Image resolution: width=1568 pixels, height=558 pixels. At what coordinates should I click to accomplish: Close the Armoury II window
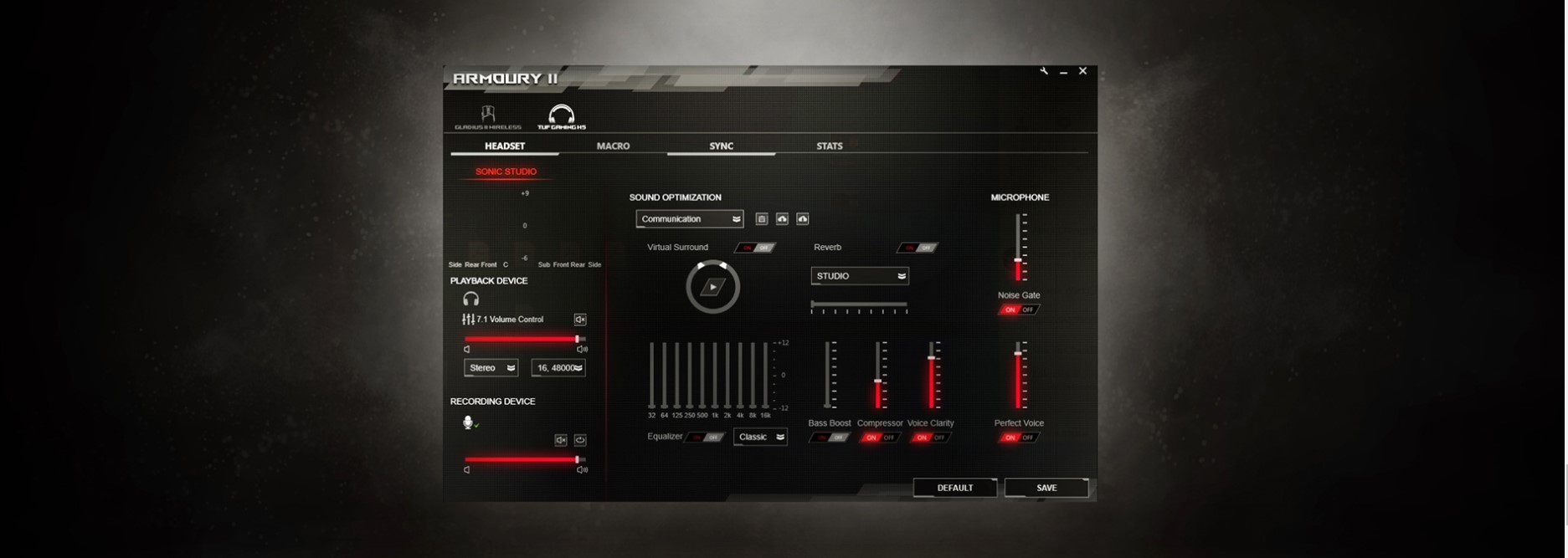click(x=1082, y=72)
